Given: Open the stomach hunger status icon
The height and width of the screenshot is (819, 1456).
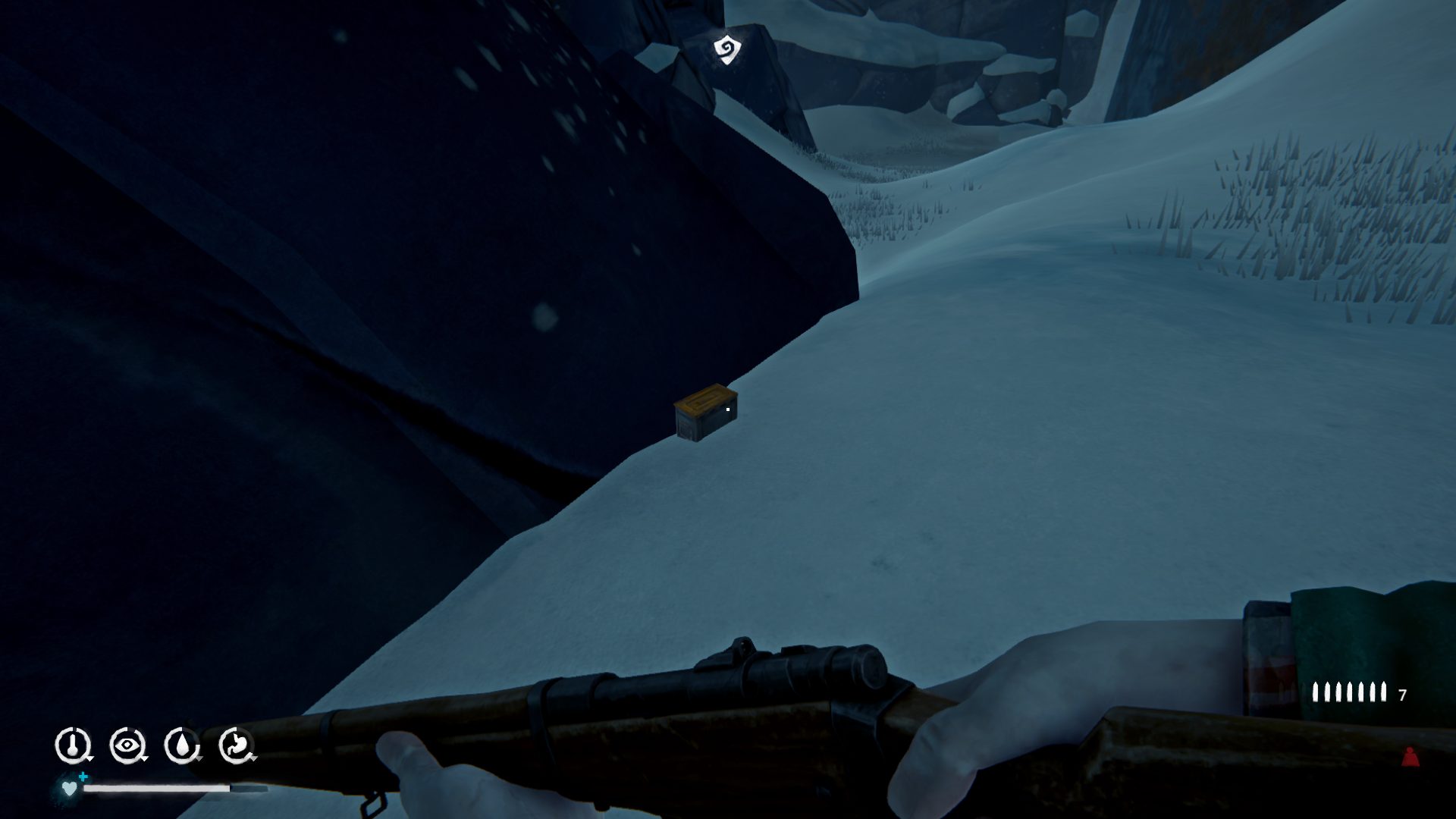Looking at the screenshot, I should (236, 745).
